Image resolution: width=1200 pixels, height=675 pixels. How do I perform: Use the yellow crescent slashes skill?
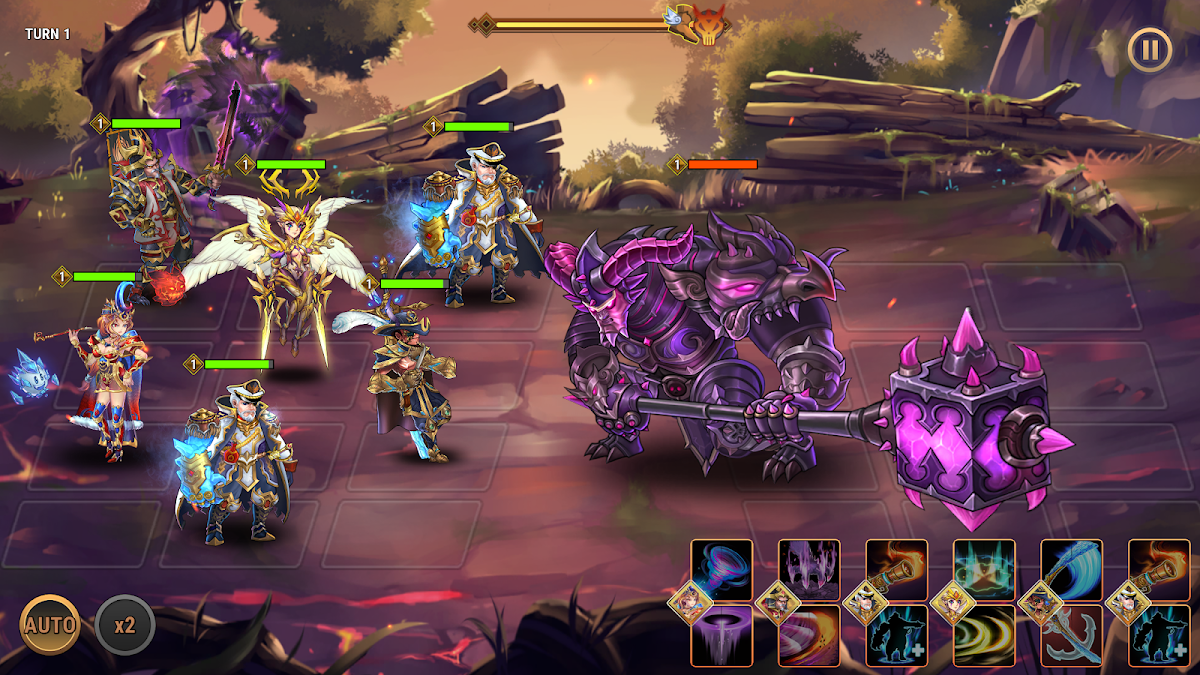(984, 636)
